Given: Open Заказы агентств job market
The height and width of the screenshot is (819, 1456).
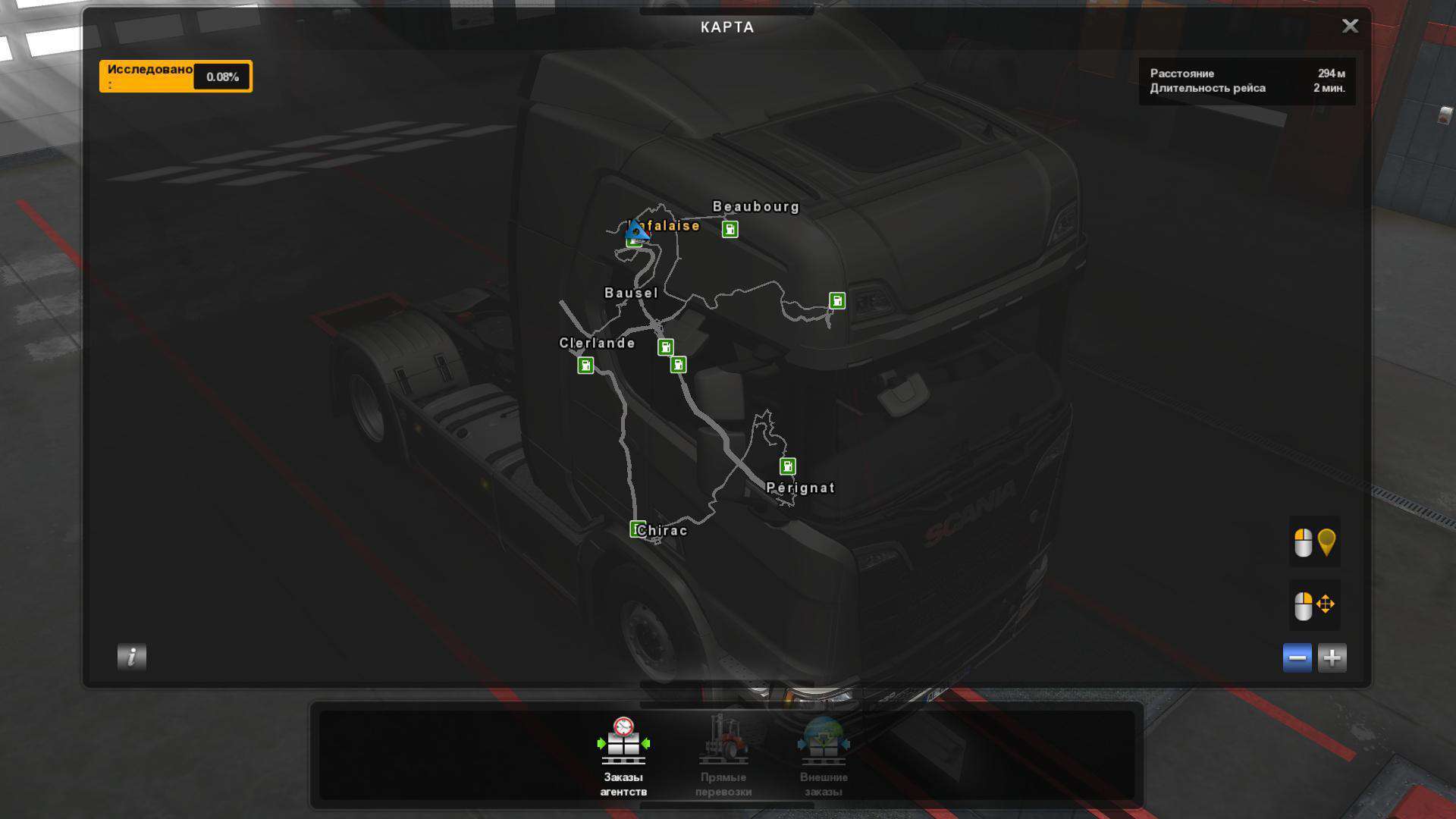Looking at the screenshot, I should click(x=623, y=755).
